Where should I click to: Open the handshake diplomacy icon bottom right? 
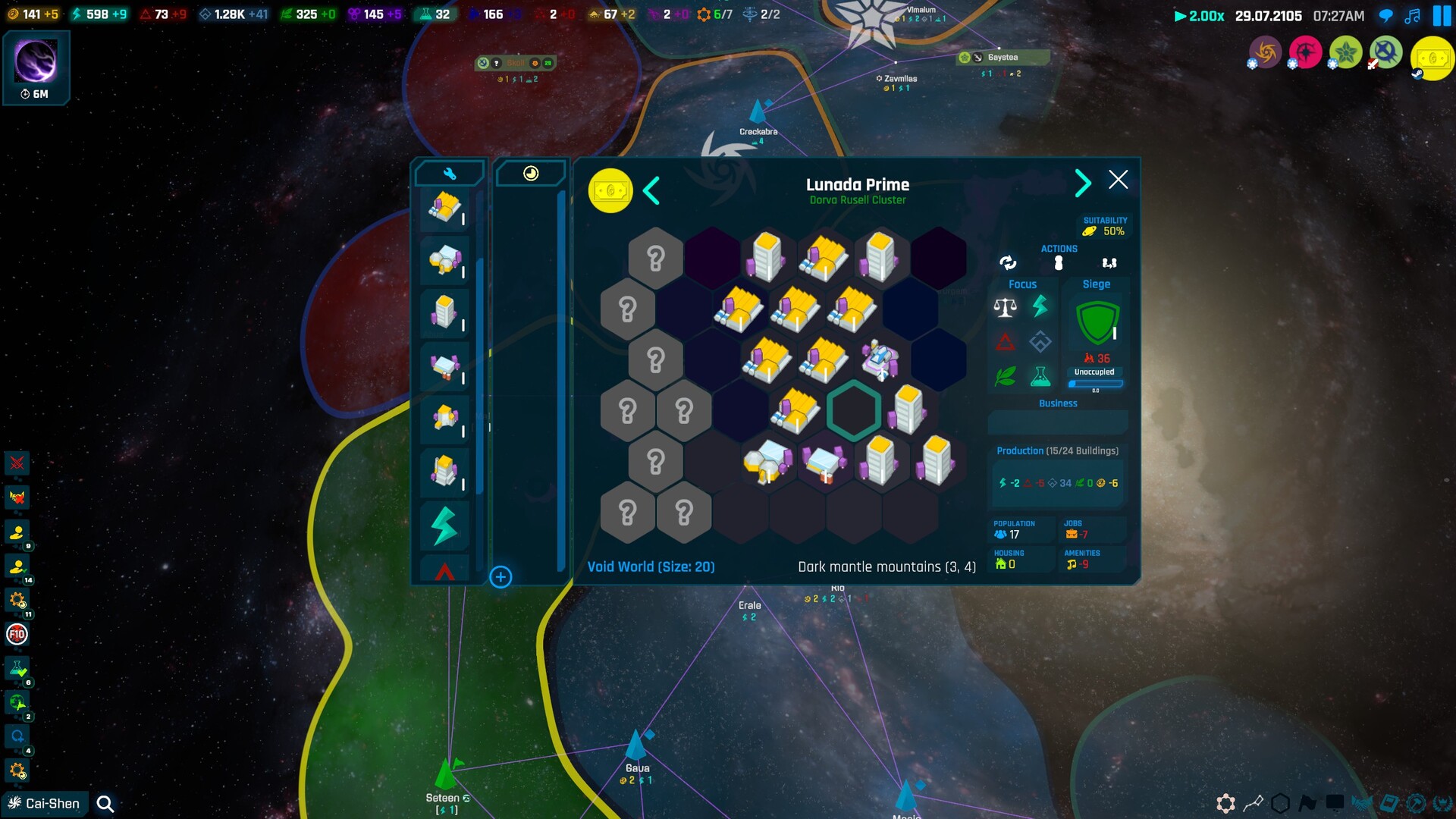(1362, 802)
